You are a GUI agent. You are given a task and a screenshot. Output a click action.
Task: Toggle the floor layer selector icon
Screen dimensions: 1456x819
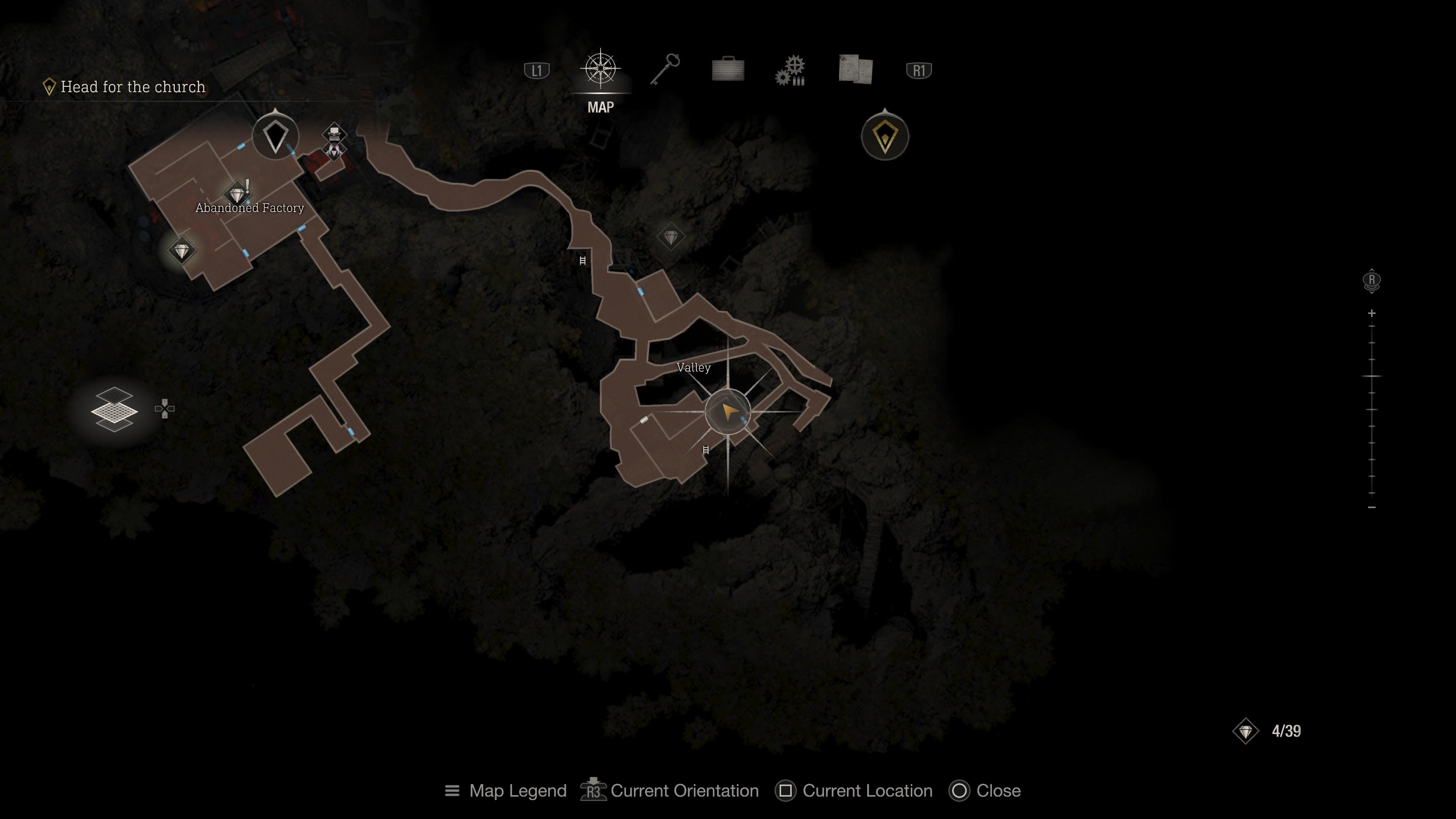pos(115,409)
